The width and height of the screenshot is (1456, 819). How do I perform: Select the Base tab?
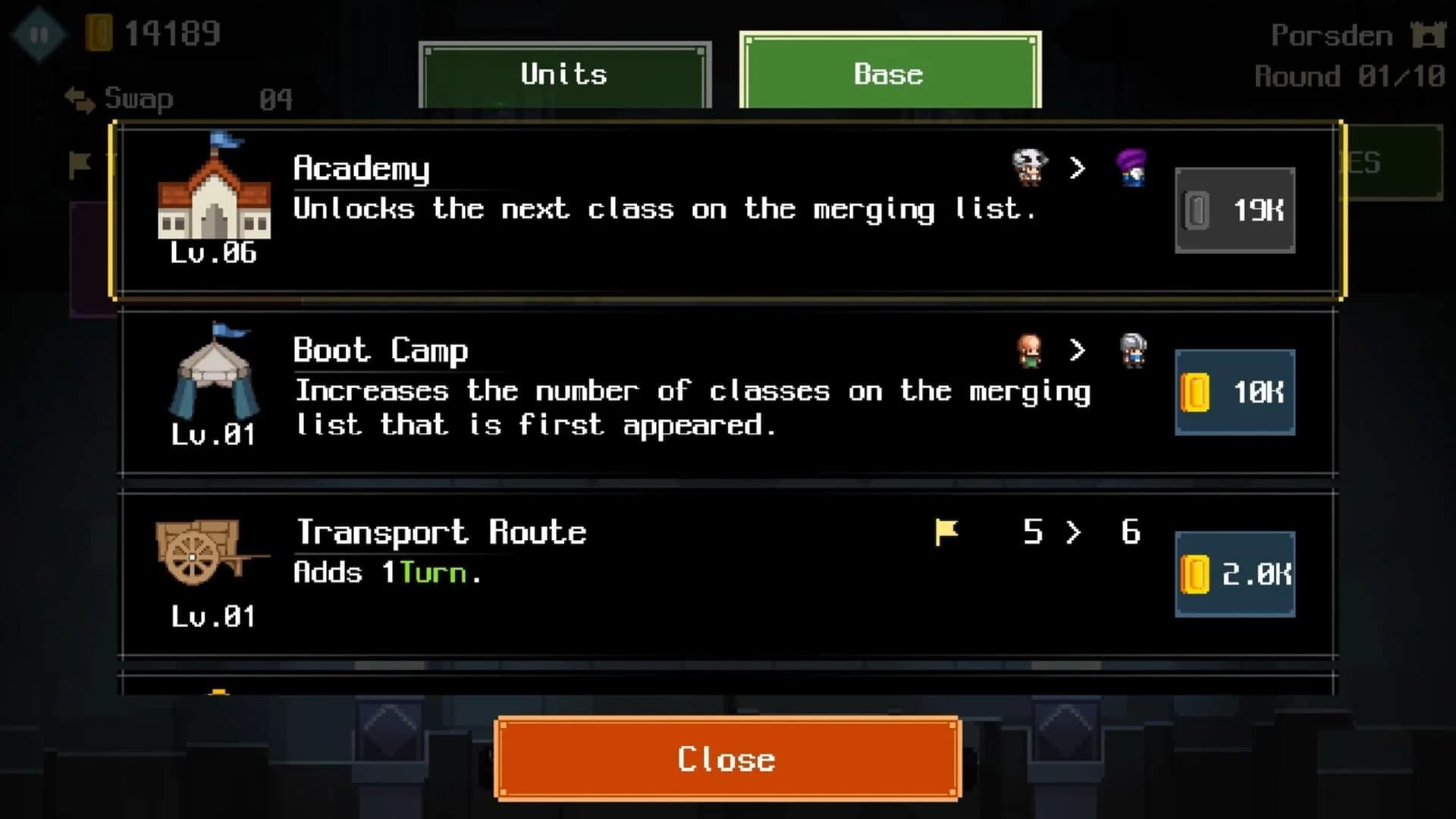[889, 74]
